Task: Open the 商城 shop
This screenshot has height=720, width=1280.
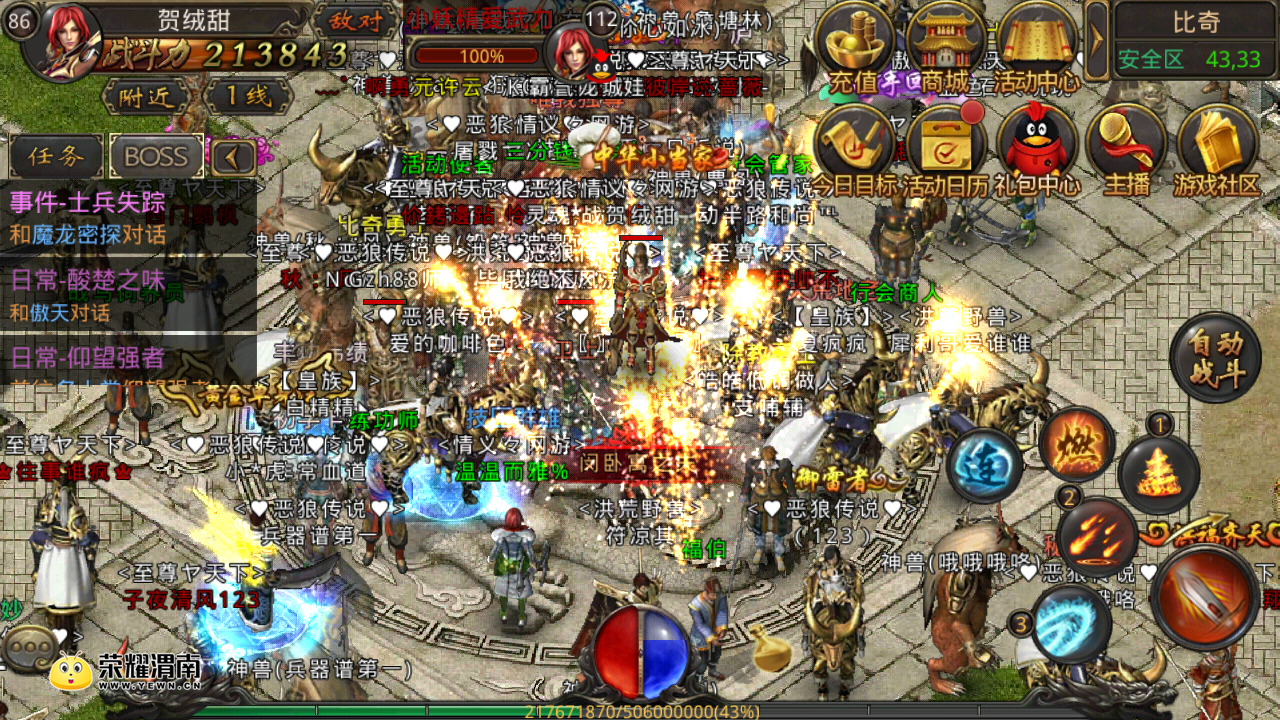Action: click(944, 45)
